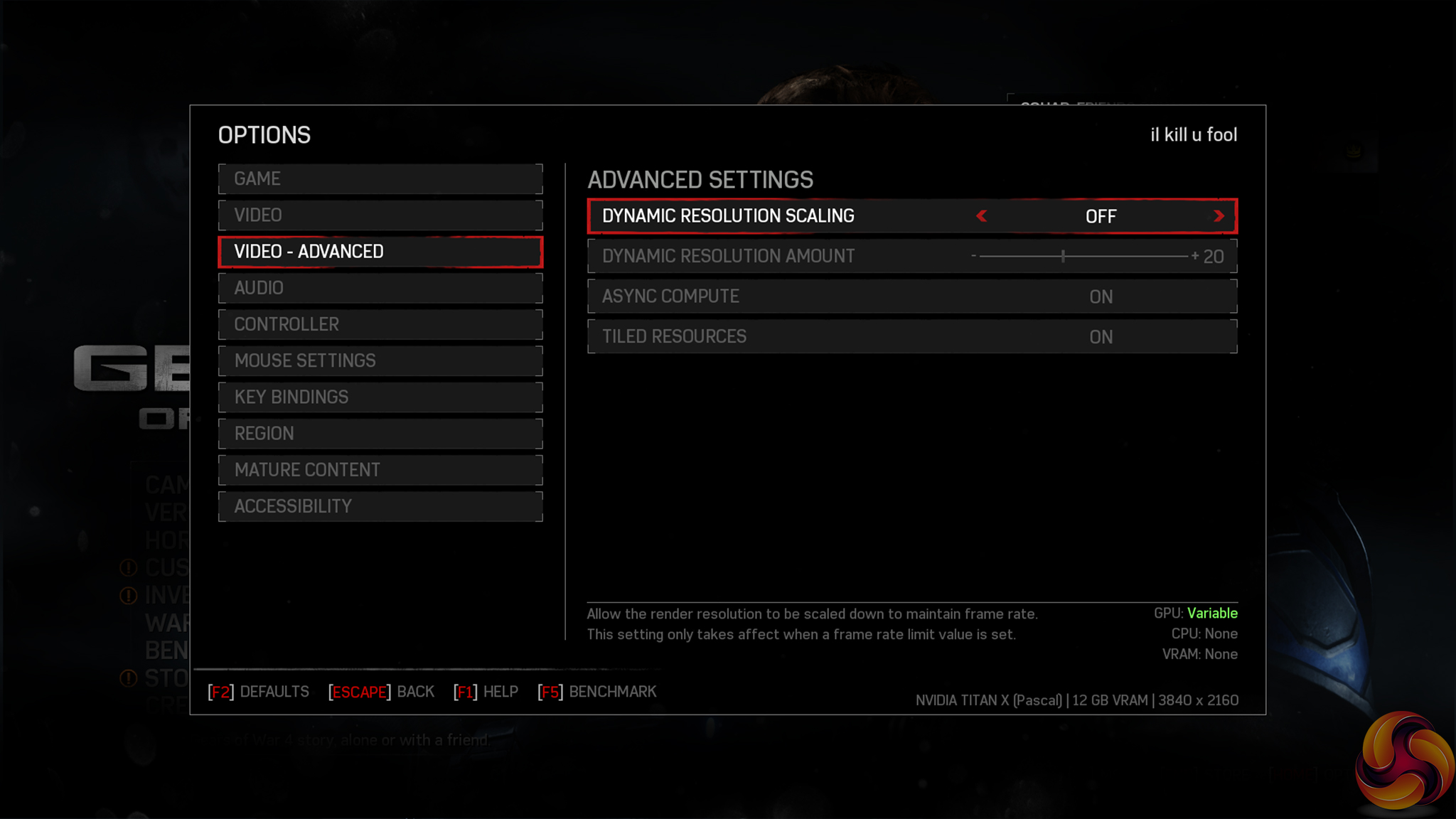Click Back to leave options
This screenshot has width=1456, height=819.
[382, 692]
